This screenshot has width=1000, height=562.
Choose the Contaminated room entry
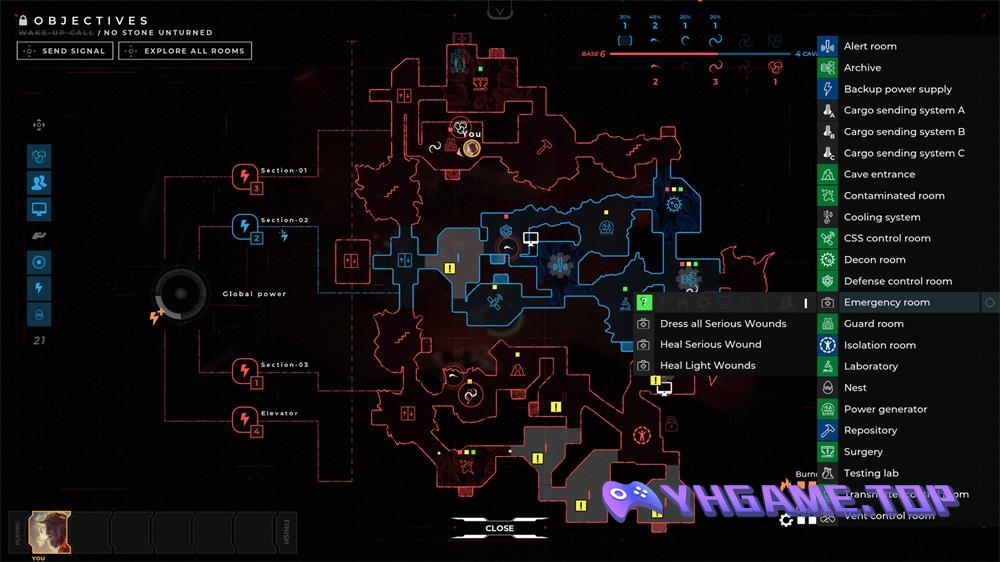tap(894, 196)
